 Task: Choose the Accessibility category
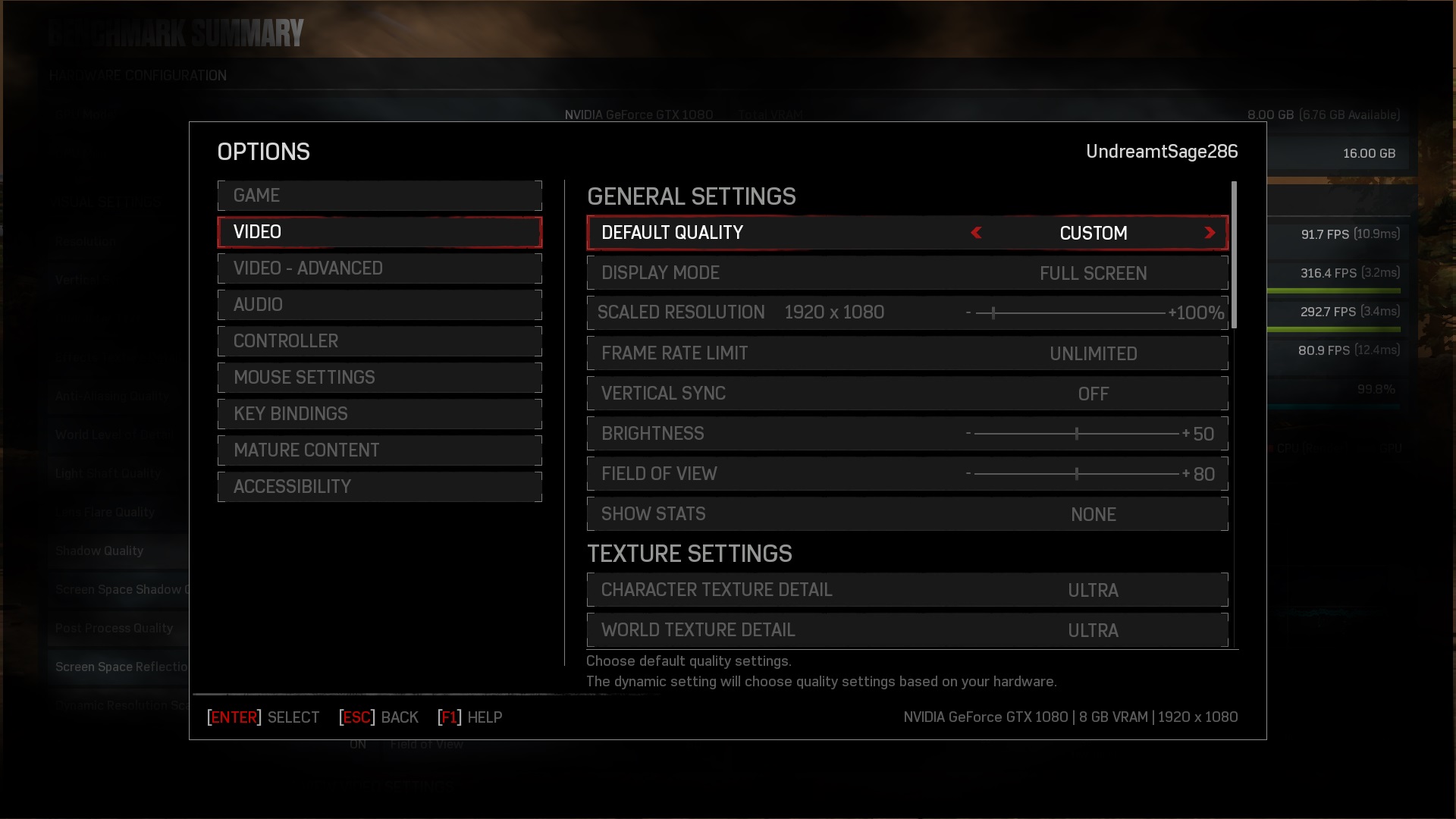coord(379,487)
